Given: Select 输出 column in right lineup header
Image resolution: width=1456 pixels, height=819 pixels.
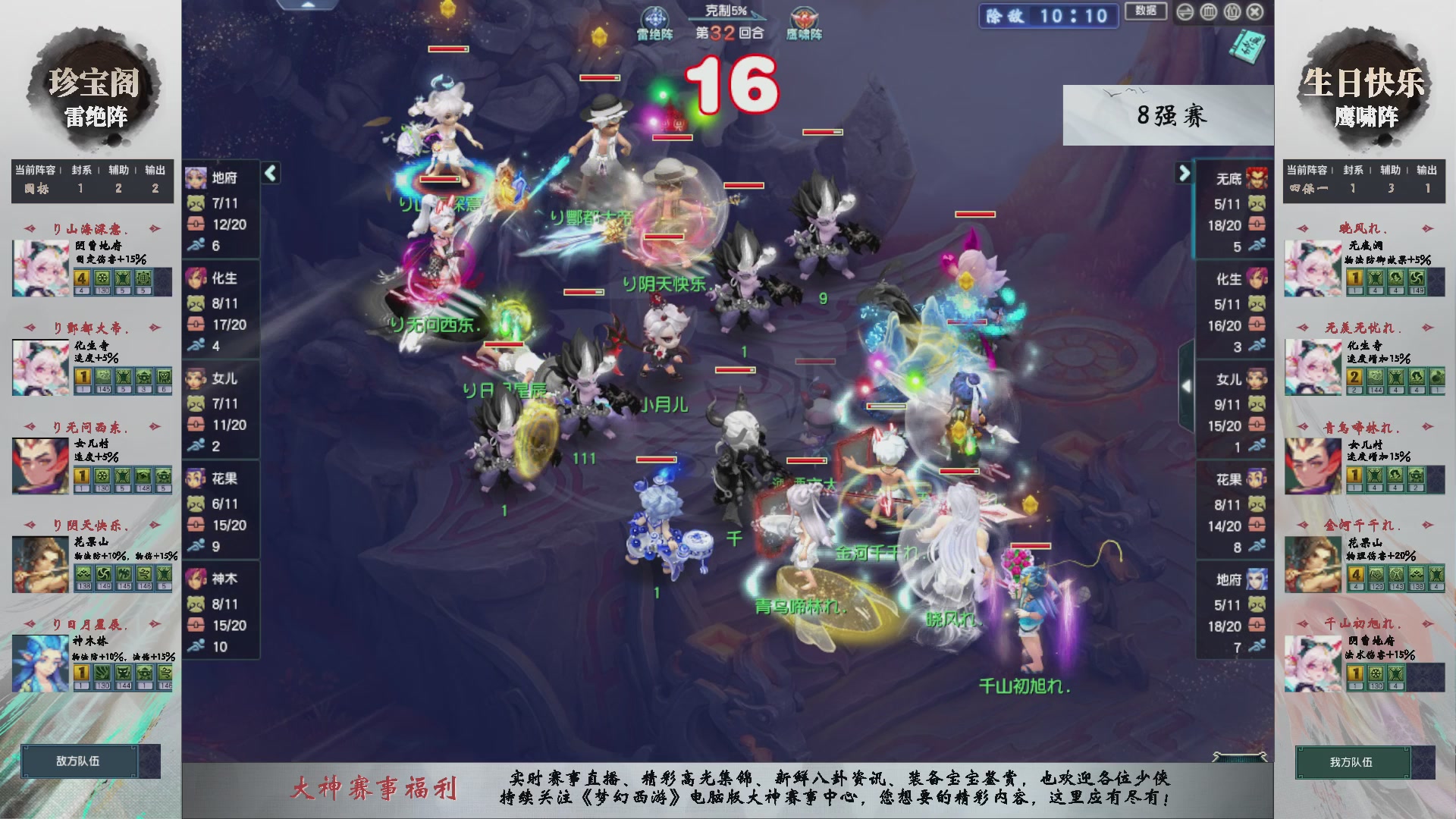Looking at the screenshot, I should [1429, 171].
